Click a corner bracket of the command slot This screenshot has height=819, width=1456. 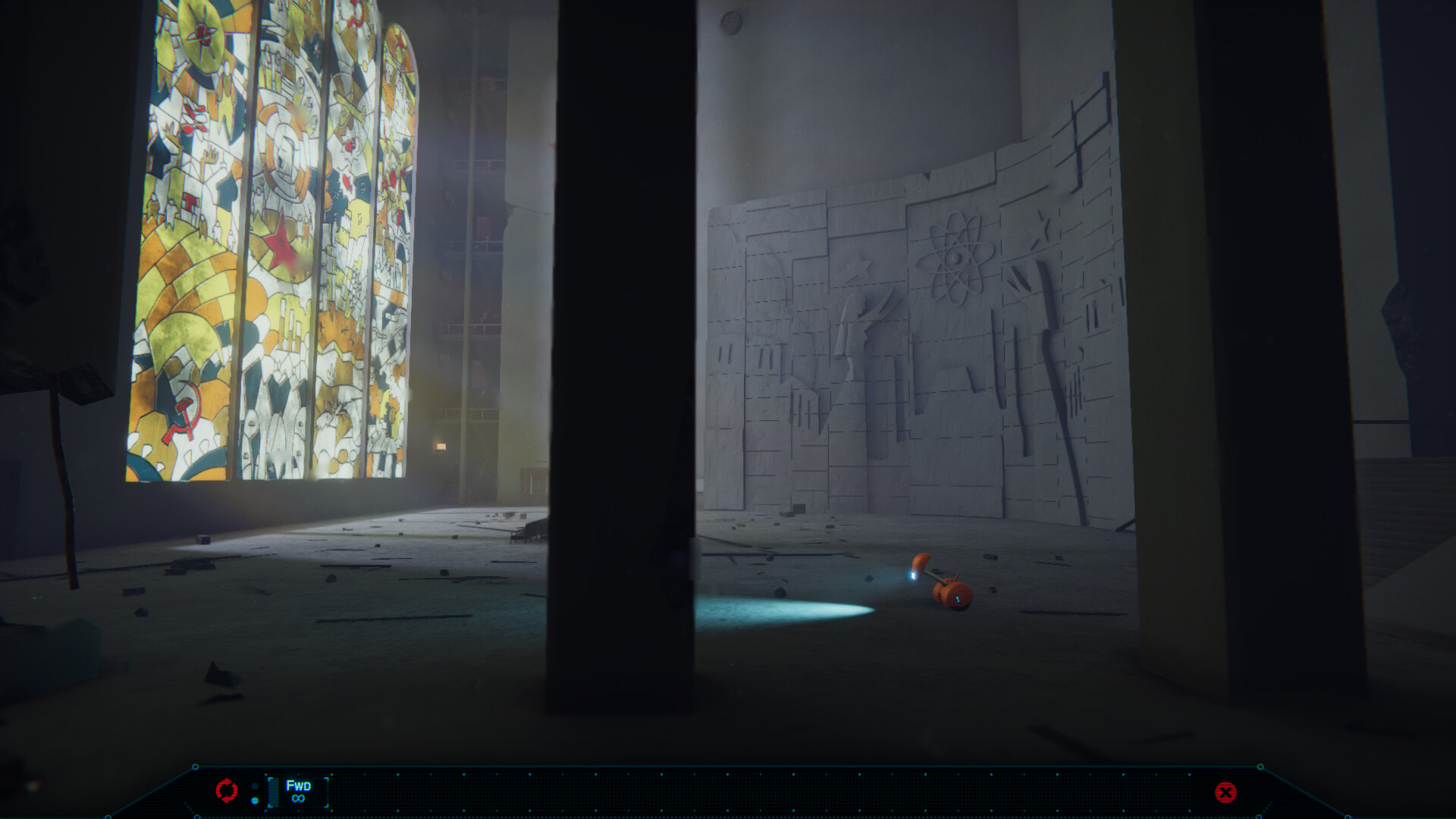click(x=270, y=780)
